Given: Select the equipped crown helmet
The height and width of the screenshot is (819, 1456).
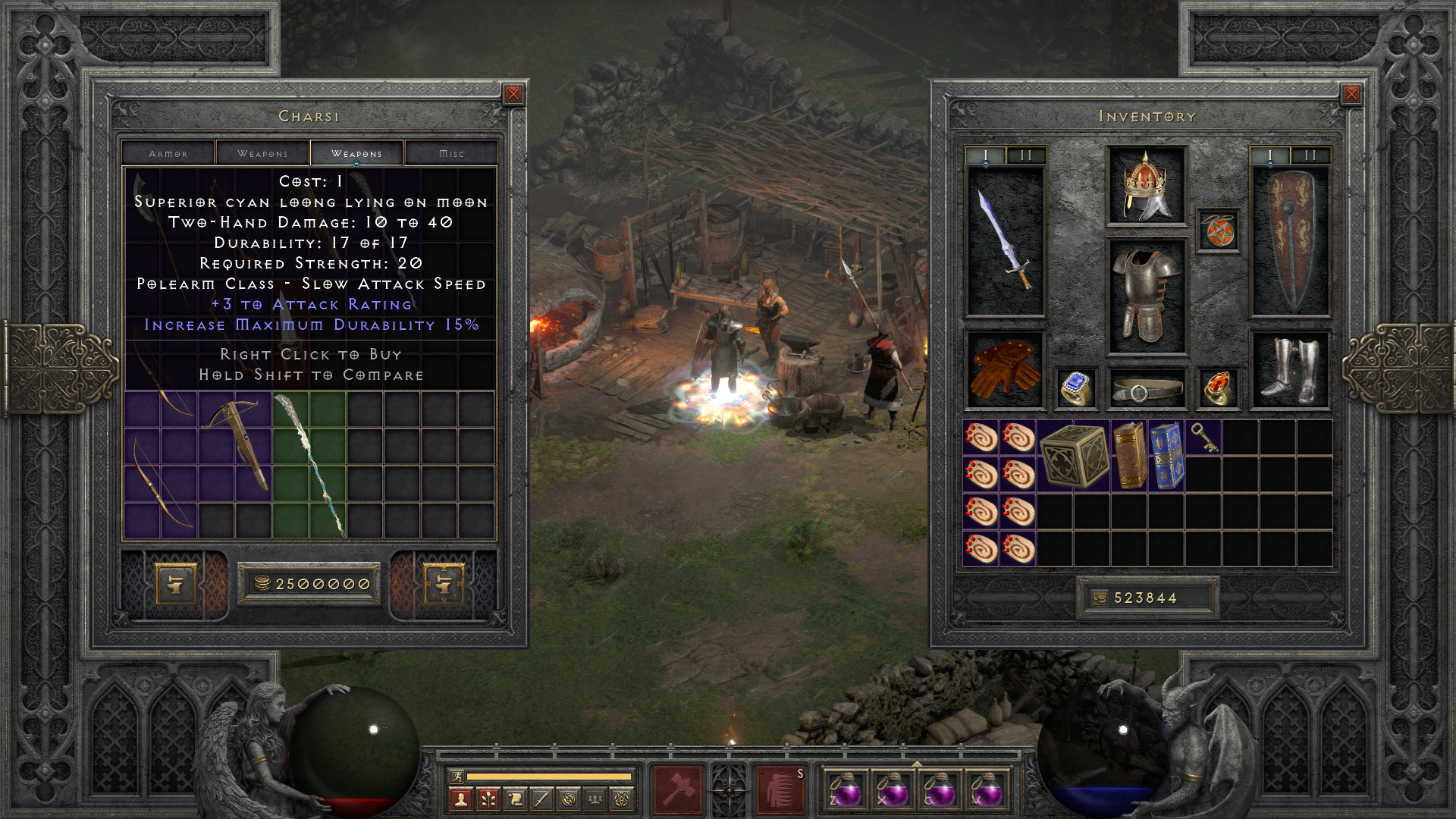Looking at the screenshot, I should pos(1146,186).
